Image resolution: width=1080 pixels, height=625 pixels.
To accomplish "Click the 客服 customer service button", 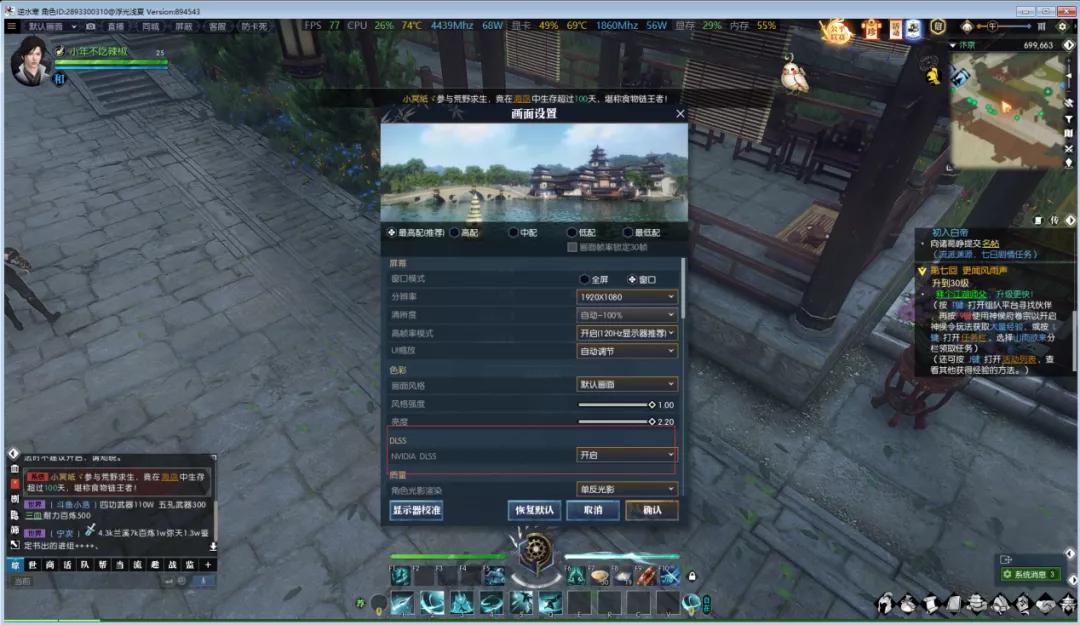I will click(216, 26).
